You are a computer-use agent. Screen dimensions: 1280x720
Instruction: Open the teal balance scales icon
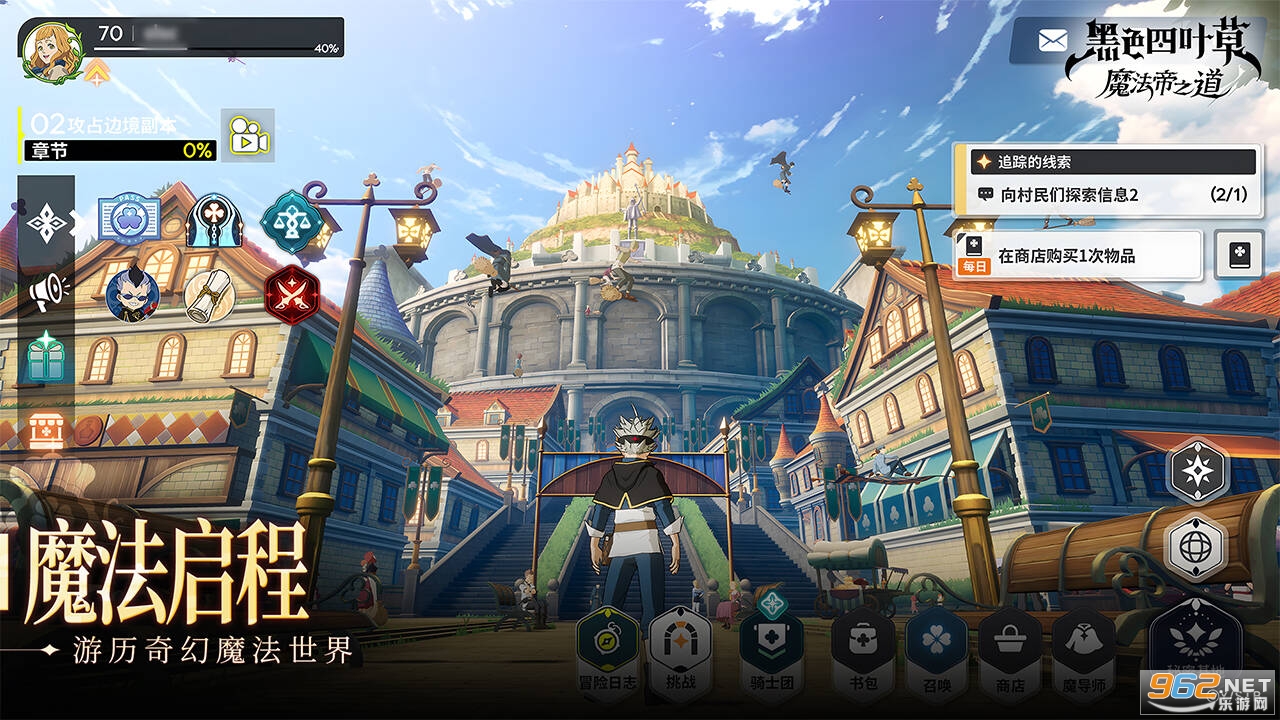[x=292, y=220]
